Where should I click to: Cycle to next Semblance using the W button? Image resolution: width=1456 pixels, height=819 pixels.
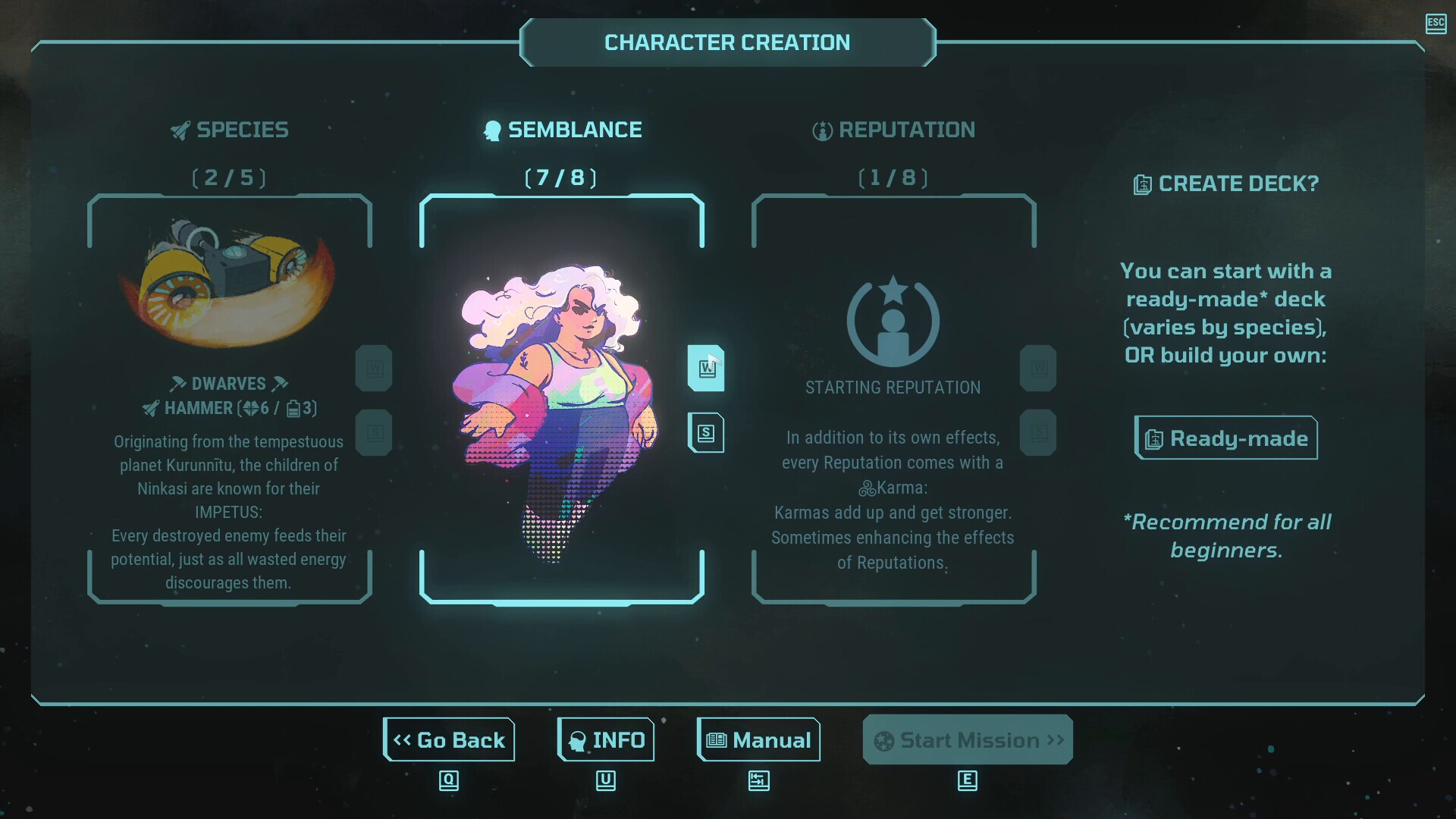click(705, 368)
